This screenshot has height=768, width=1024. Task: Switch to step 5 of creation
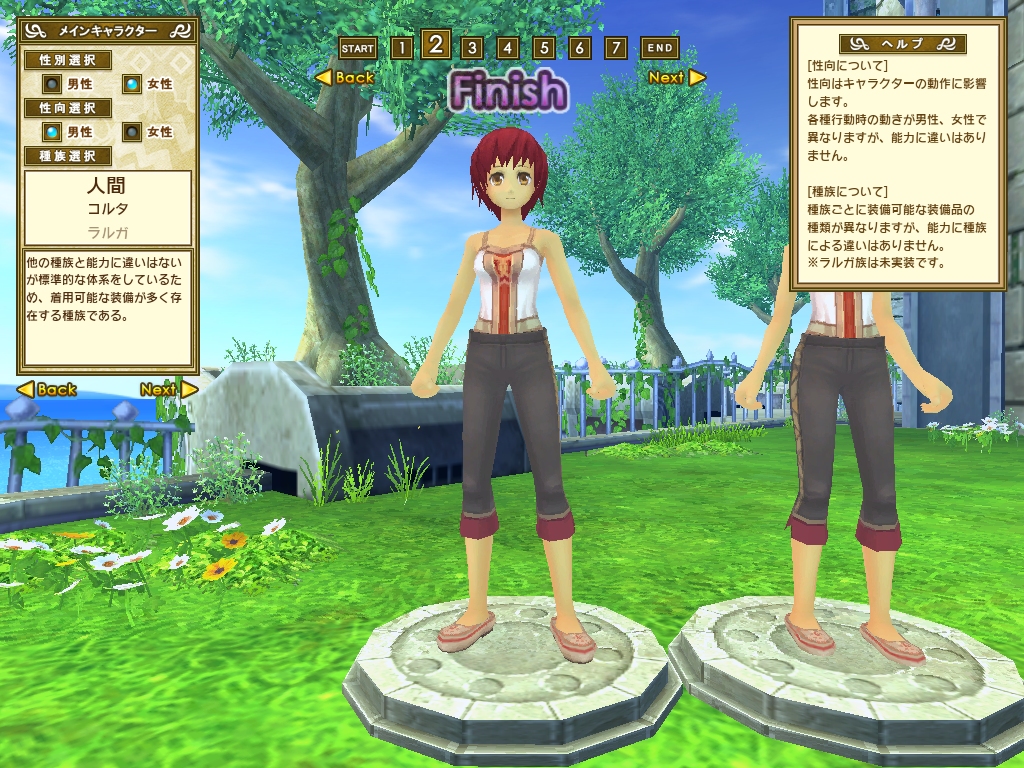coord(543,48)
